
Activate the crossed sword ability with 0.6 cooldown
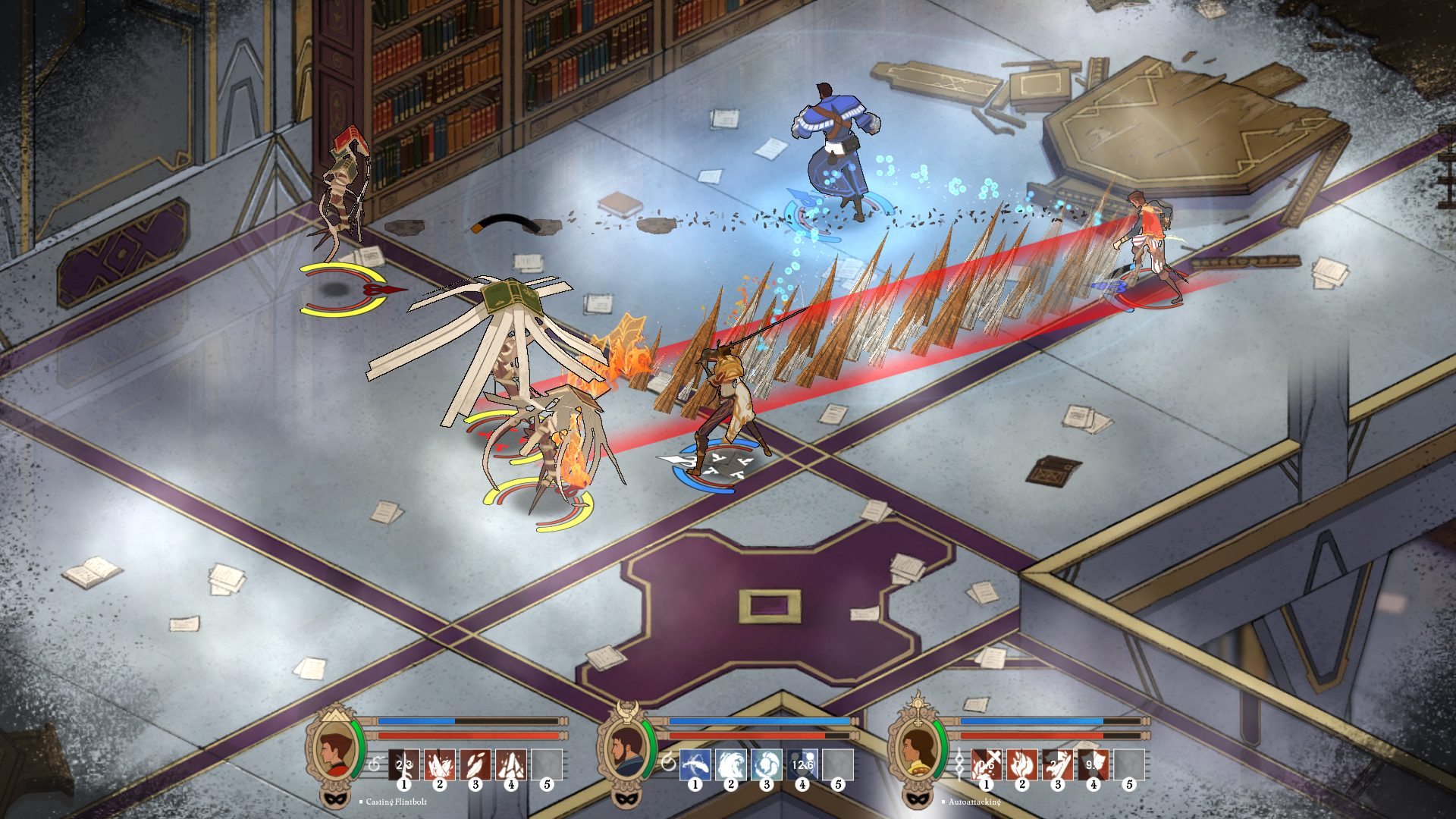pos(986,764)
